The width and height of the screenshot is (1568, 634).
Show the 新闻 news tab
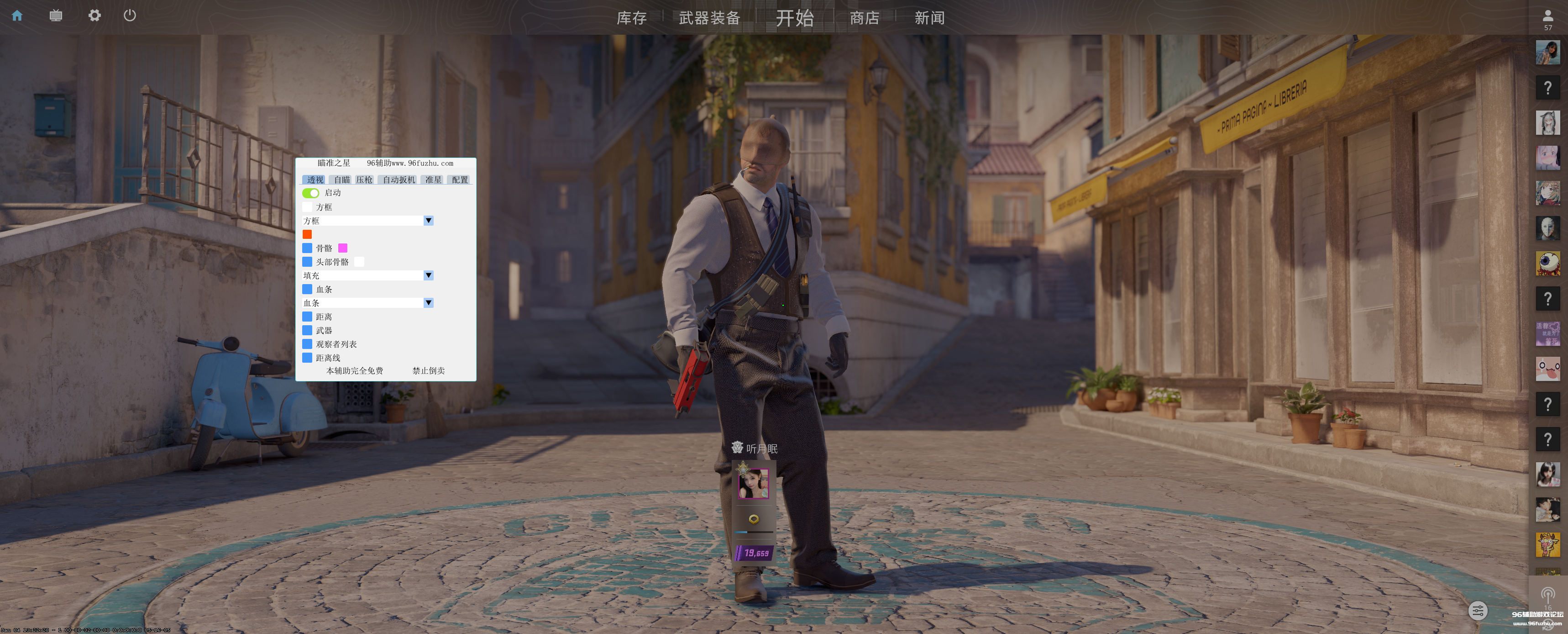(929, 18)
